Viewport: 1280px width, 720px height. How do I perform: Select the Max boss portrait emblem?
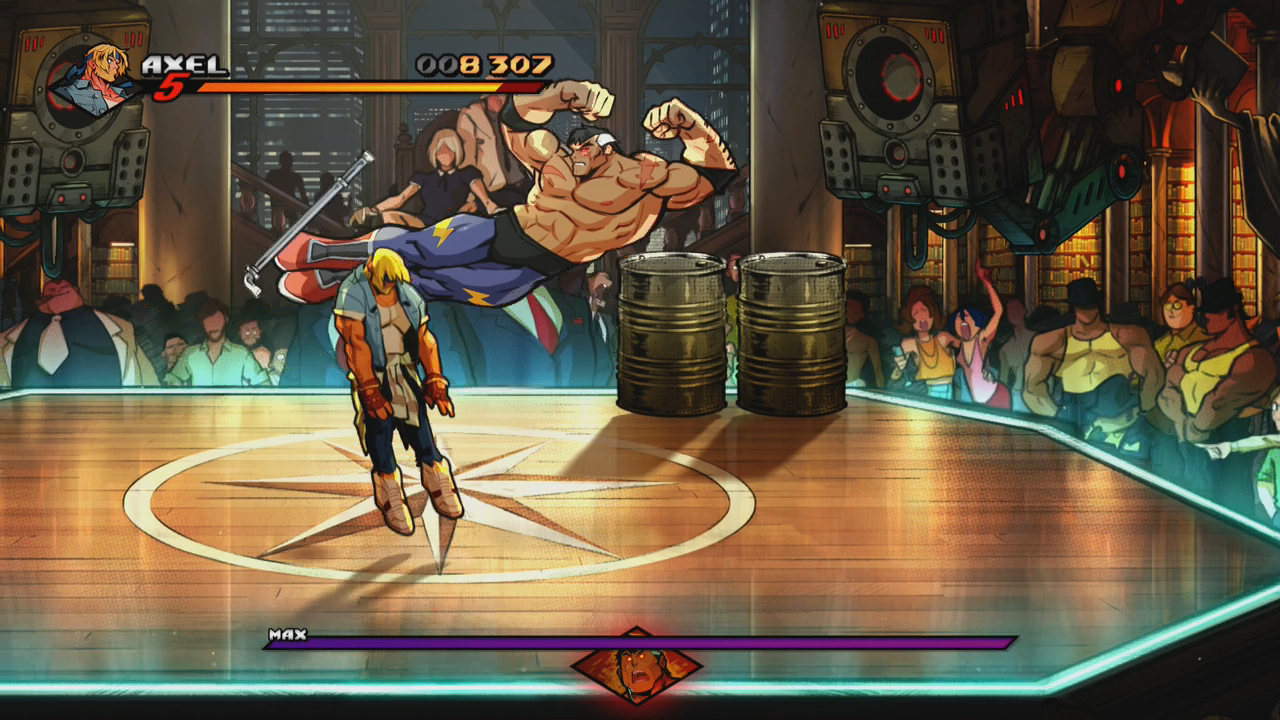click(636, 665)
